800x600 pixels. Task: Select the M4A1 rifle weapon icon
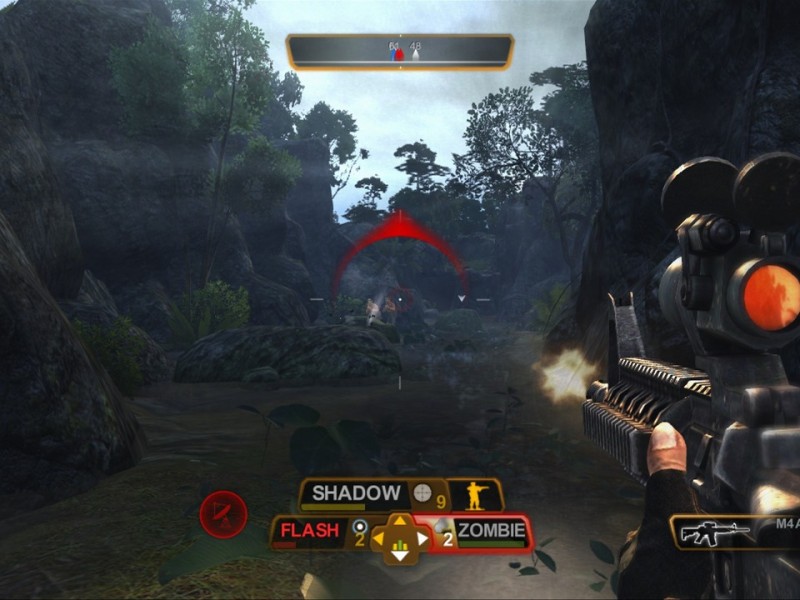tap(714, 532)
